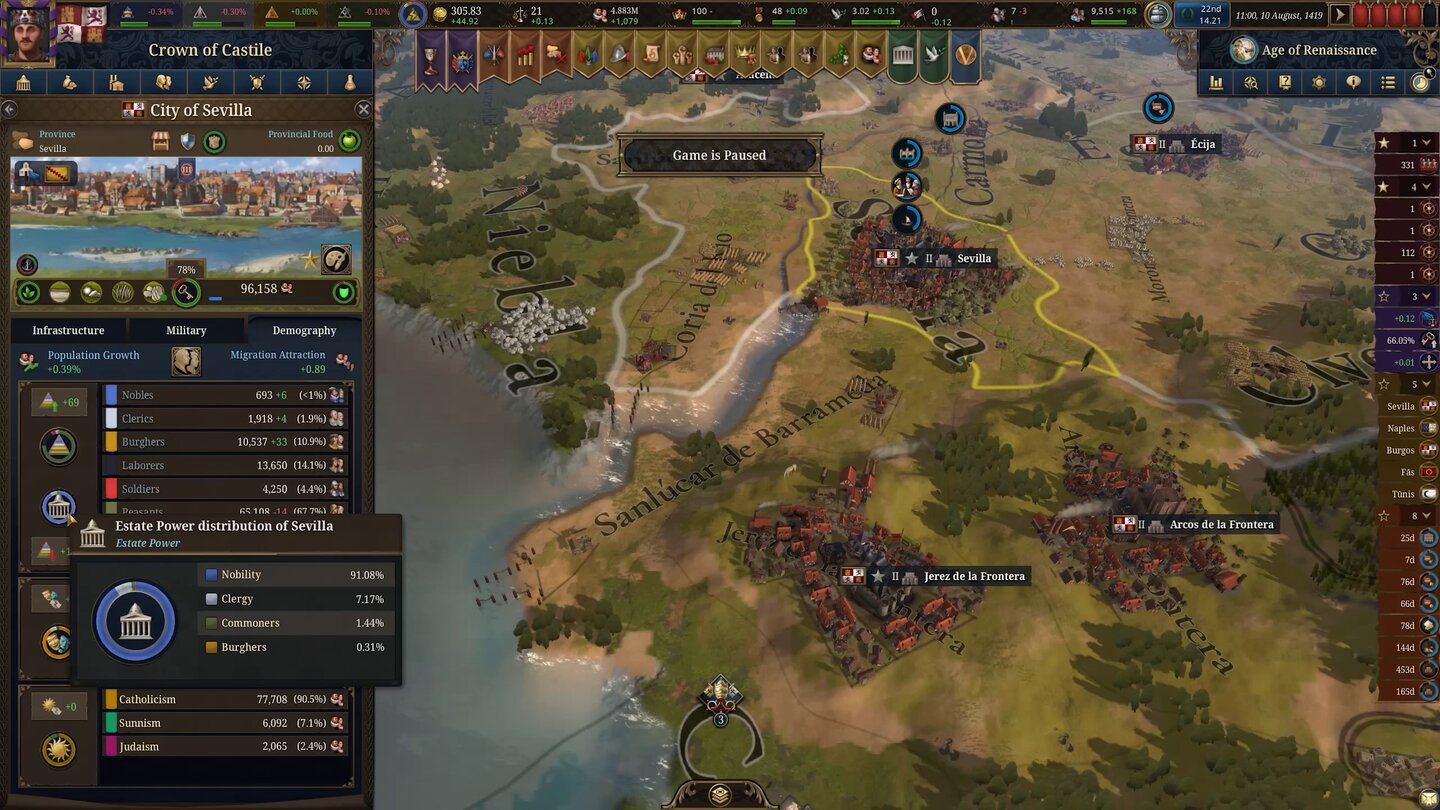The height and width of the screenshot is (810, 1440).
Task: Open the outliner list icon
Action: click(x=1390, y=82)
